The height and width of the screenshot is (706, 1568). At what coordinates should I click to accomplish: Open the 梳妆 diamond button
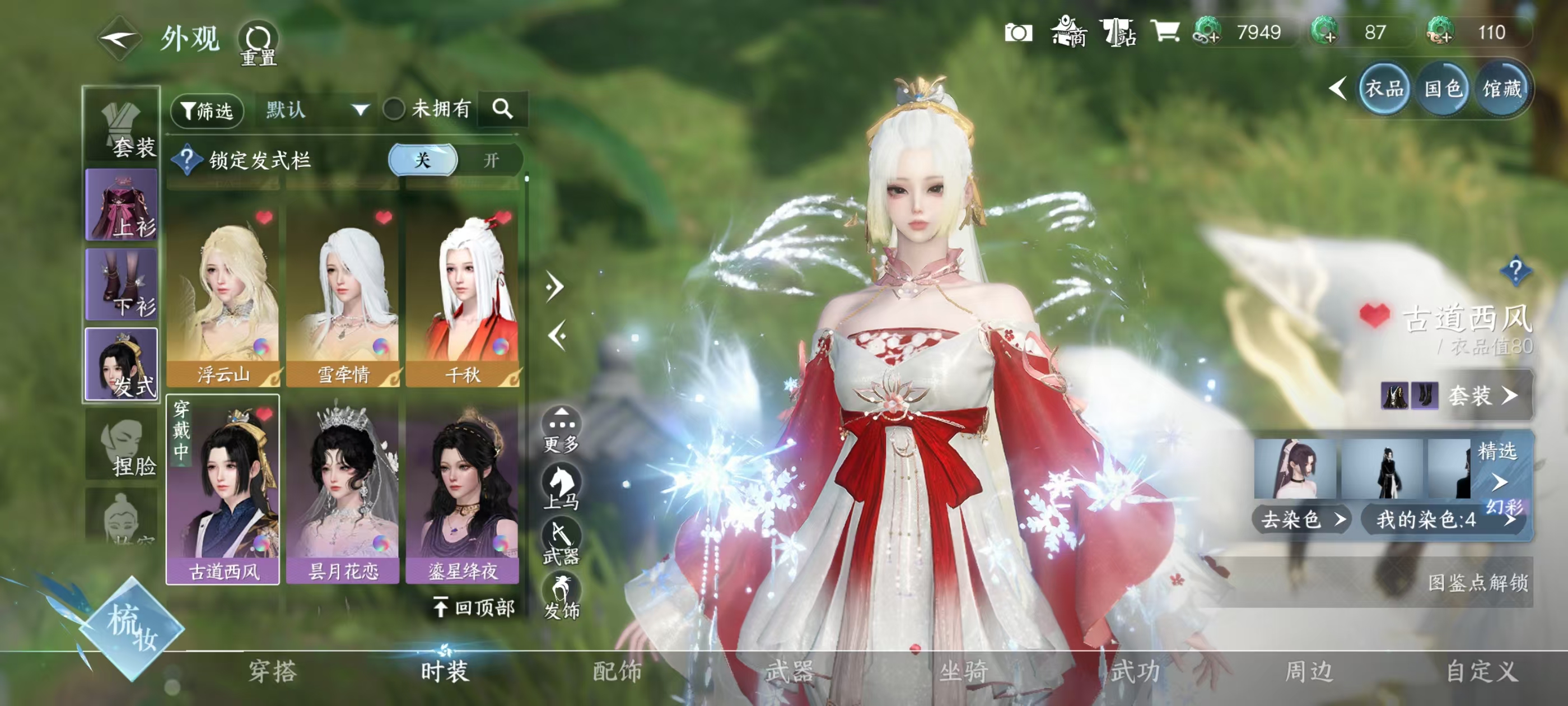pyautogui.click(x=132, y=628)
